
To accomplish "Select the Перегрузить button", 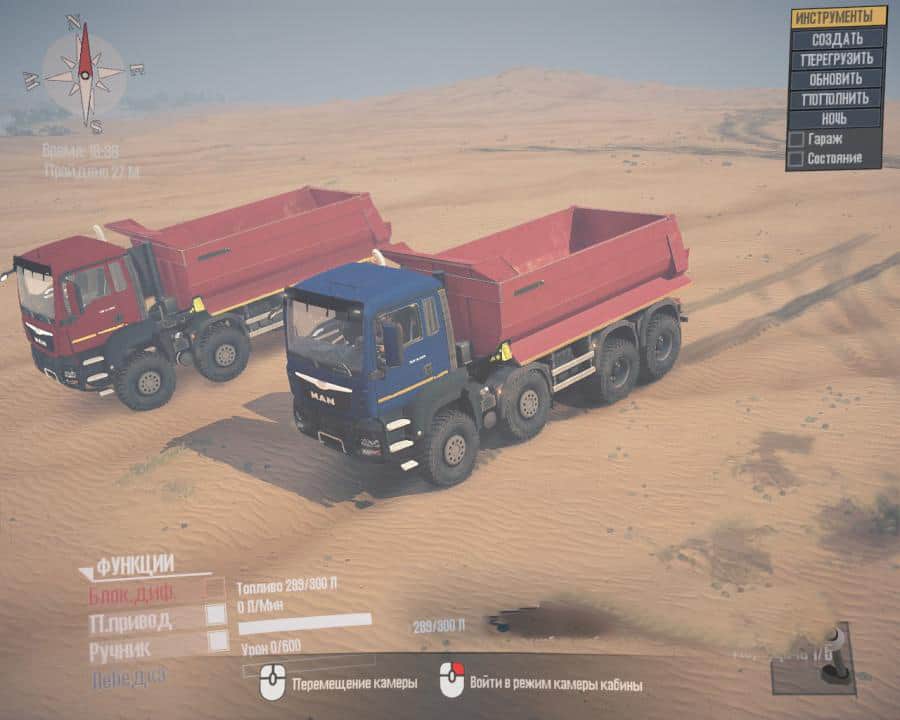I will click(837, 58).
